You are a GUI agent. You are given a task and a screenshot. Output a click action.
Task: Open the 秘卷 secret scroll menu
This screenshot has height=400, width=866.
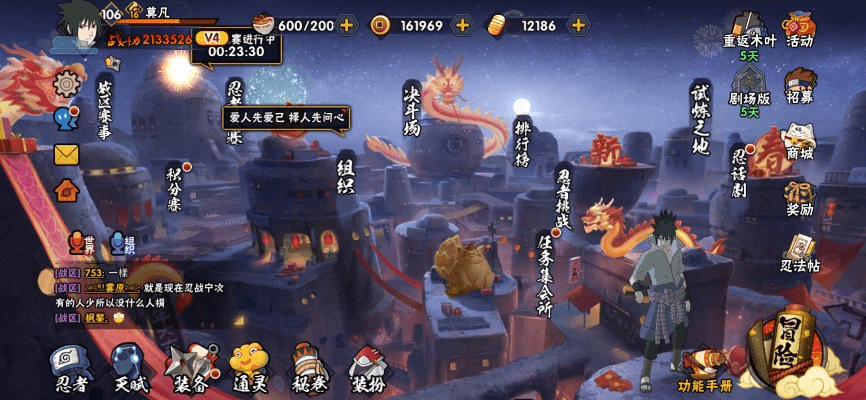point(308,367)
